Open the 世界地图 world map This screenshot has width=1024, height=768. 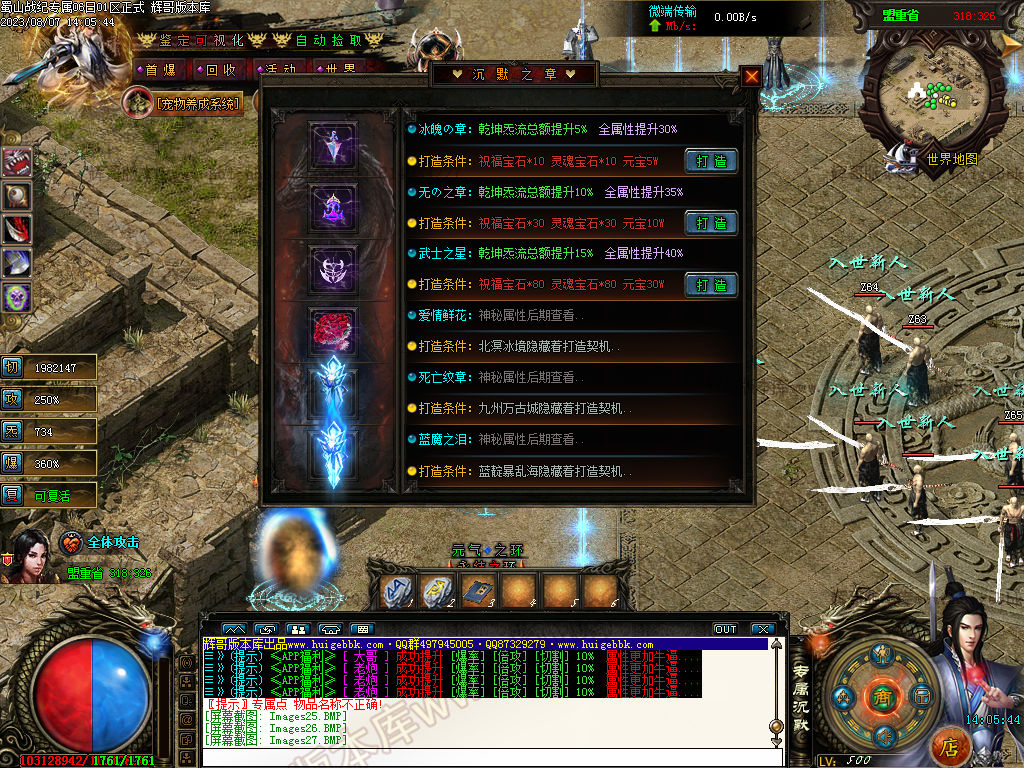951,159
